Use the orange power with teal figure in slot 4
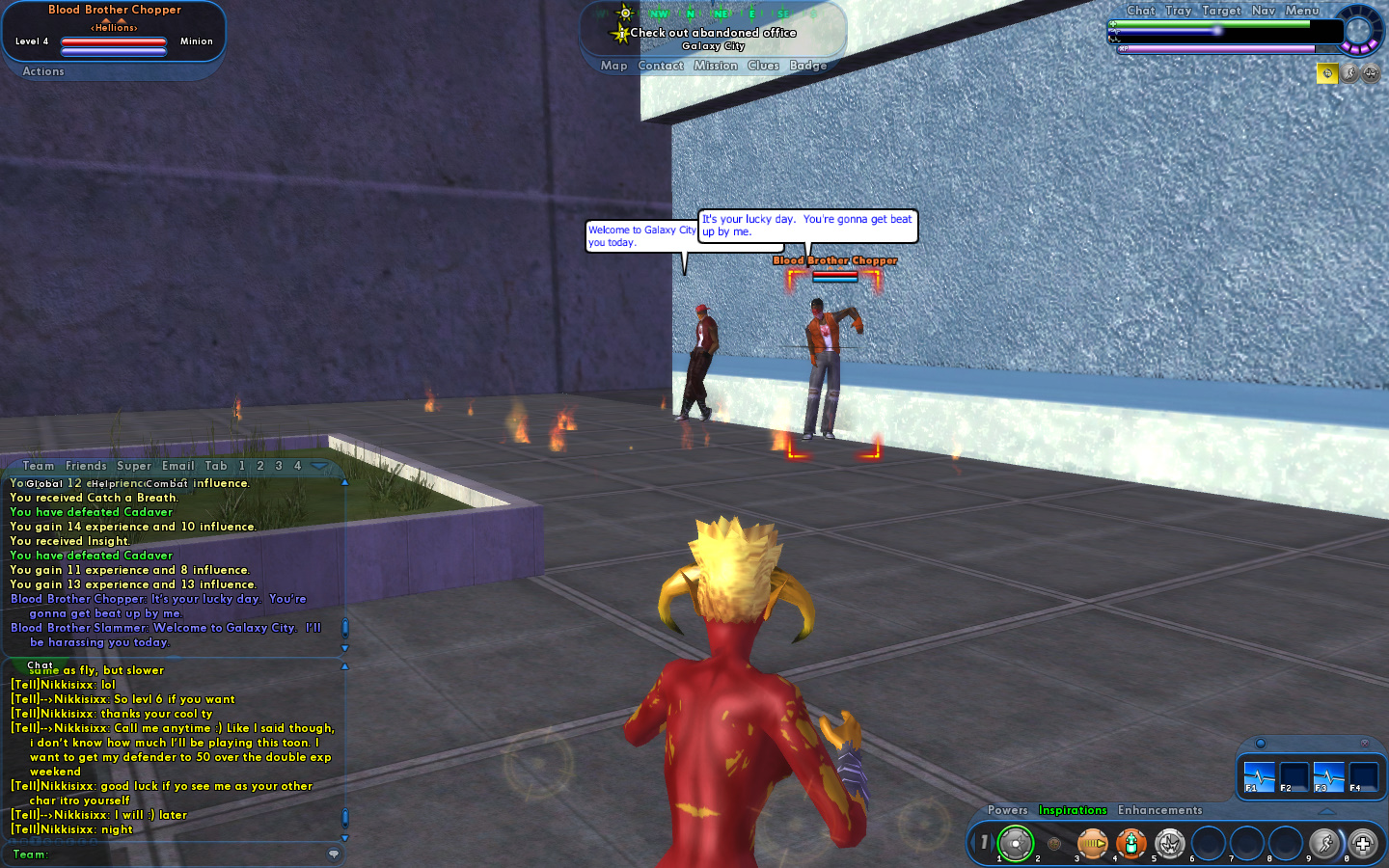The image size is (1389, 868). point(1130,844)
